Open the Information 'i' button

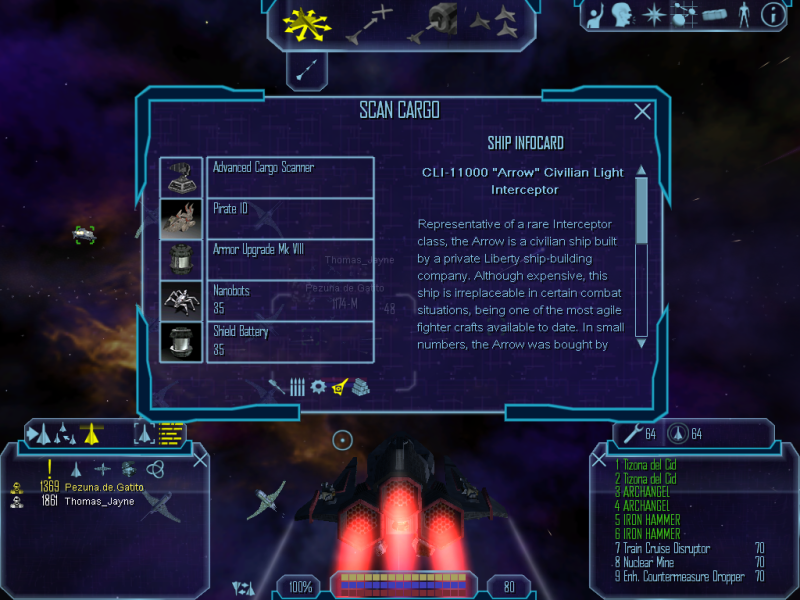(772, 15)
